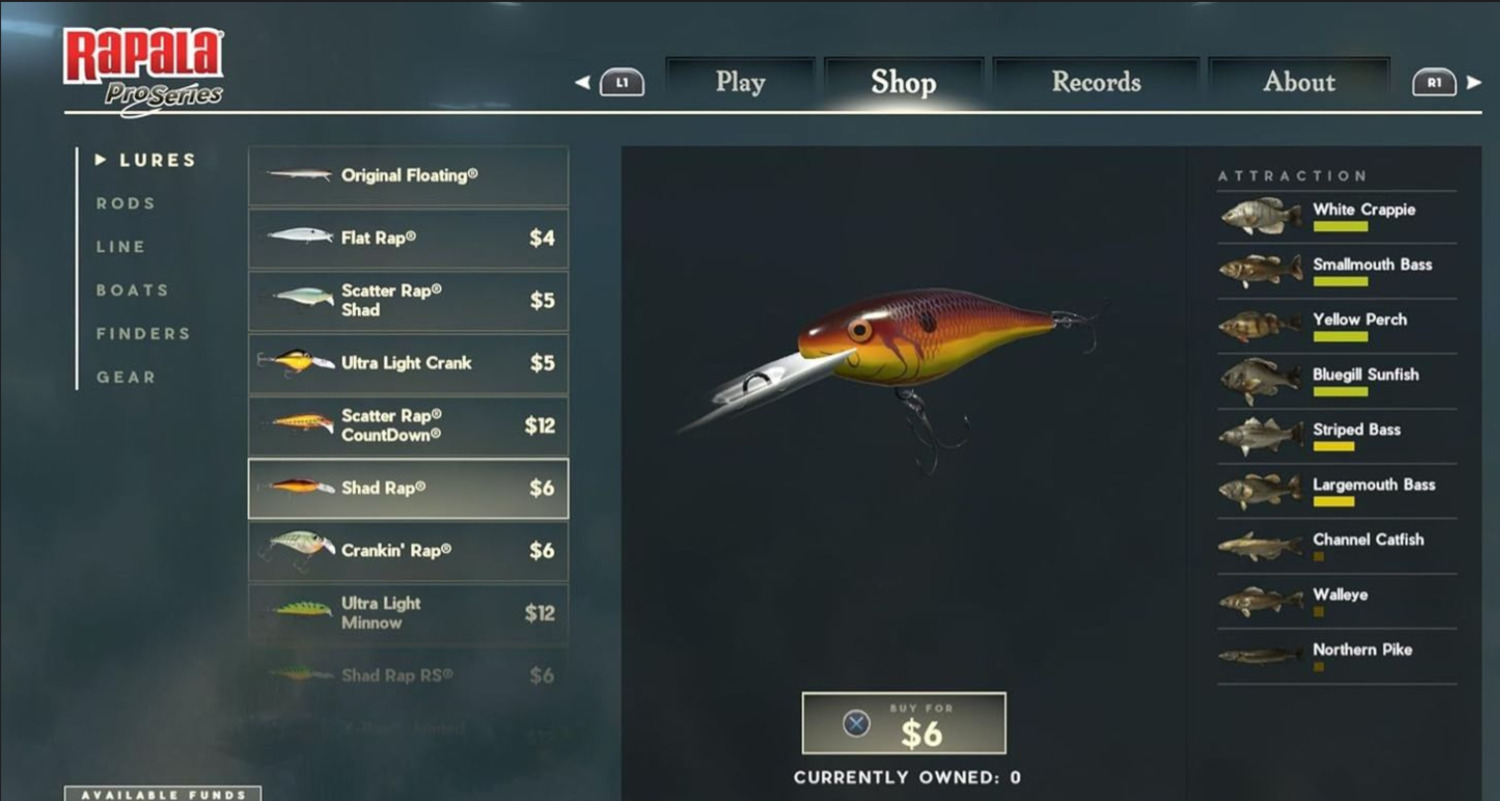Open the Rods shop category
The width and height of the screenshot is (1500, 801).
[126, 203]
